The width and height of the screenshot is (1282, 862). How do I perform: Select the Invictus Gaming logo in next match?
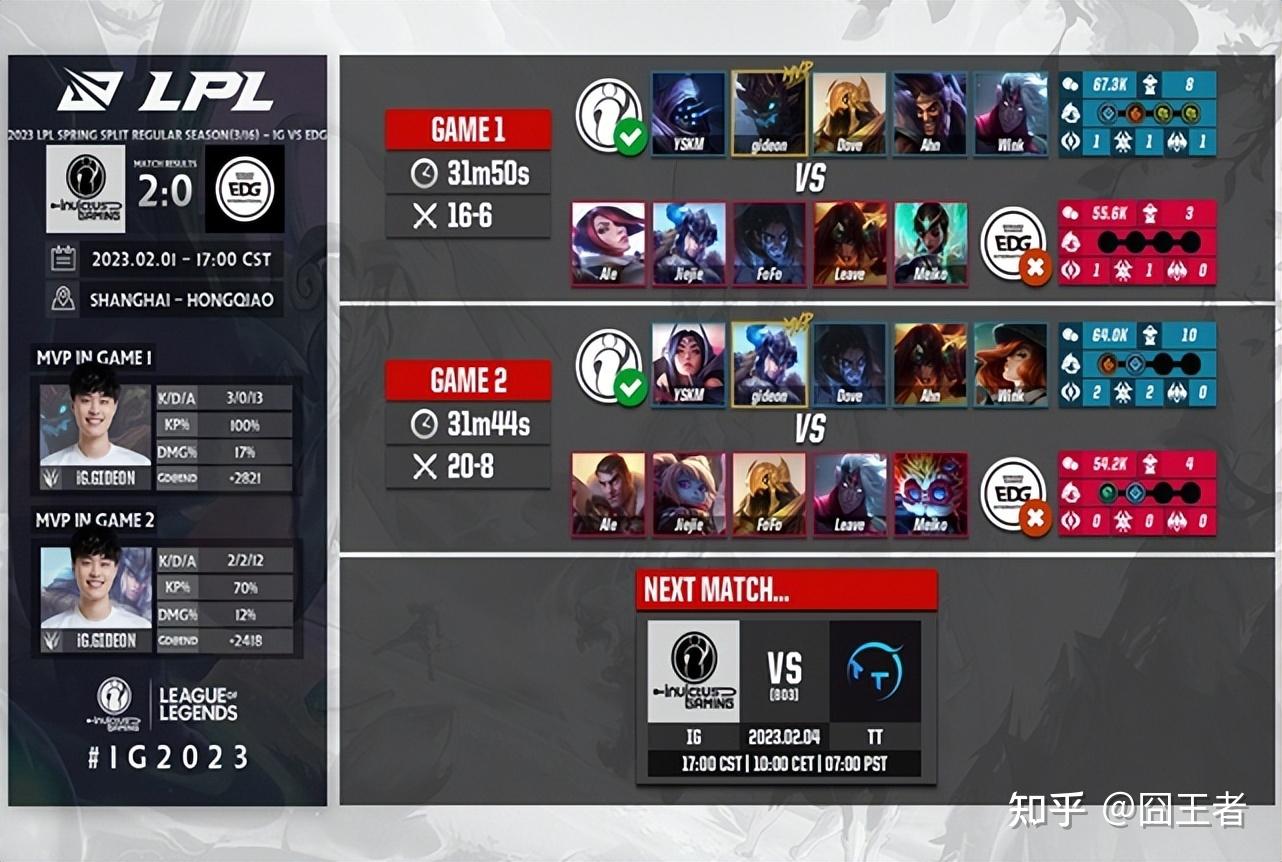click(693, 670)
